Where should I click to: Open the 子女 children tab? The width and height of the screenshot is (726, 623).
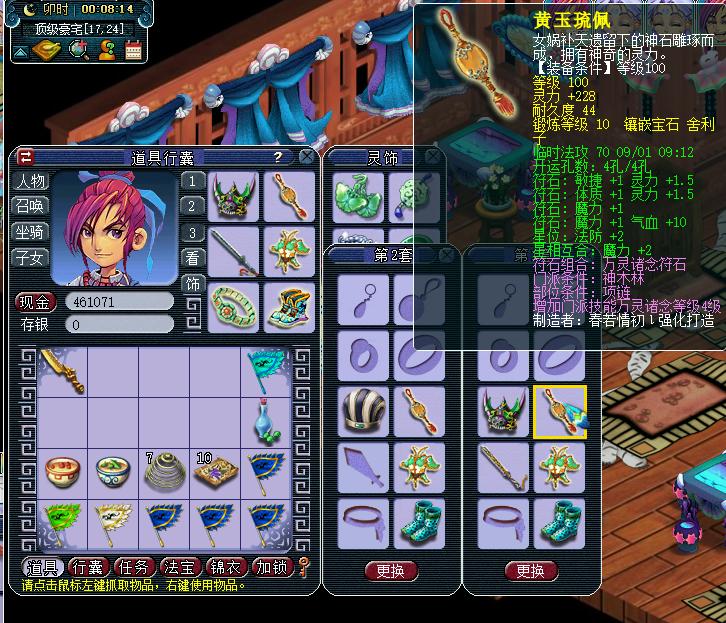(30, 258)
